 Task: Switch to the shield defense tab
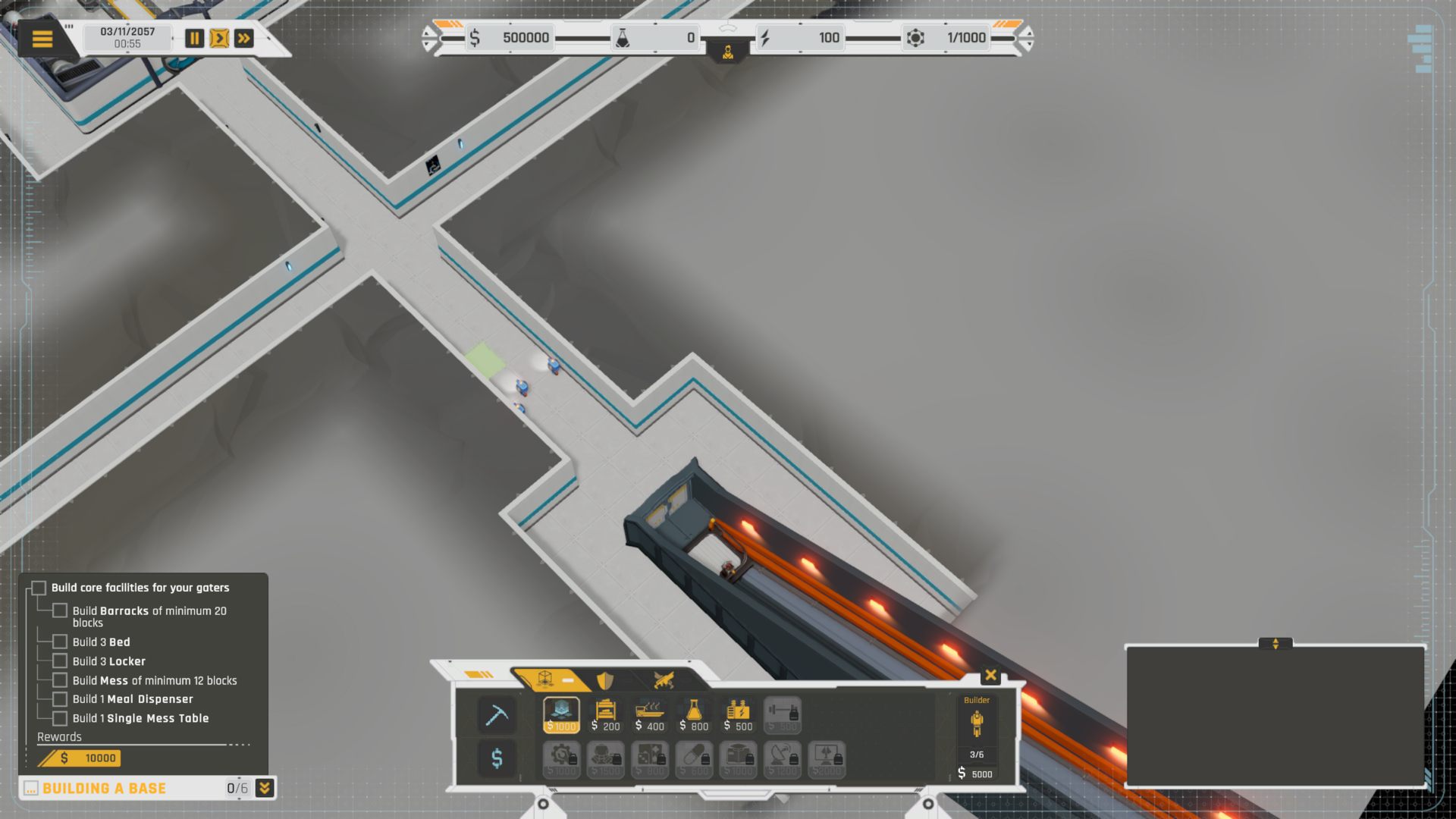point(604,680)
